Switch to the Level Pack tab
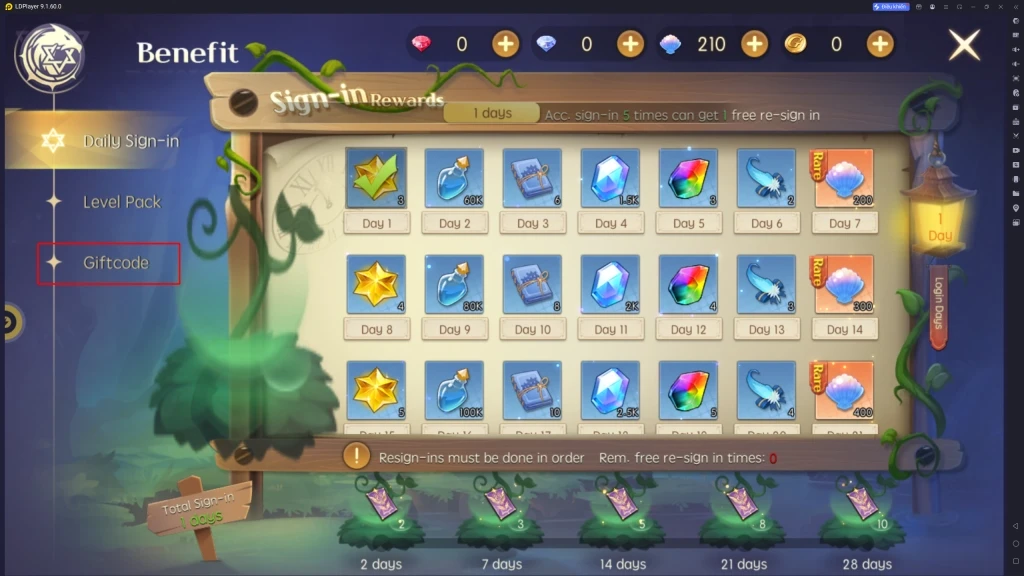Viewport: 1024px width, 576px height. (x=121, y=202)
